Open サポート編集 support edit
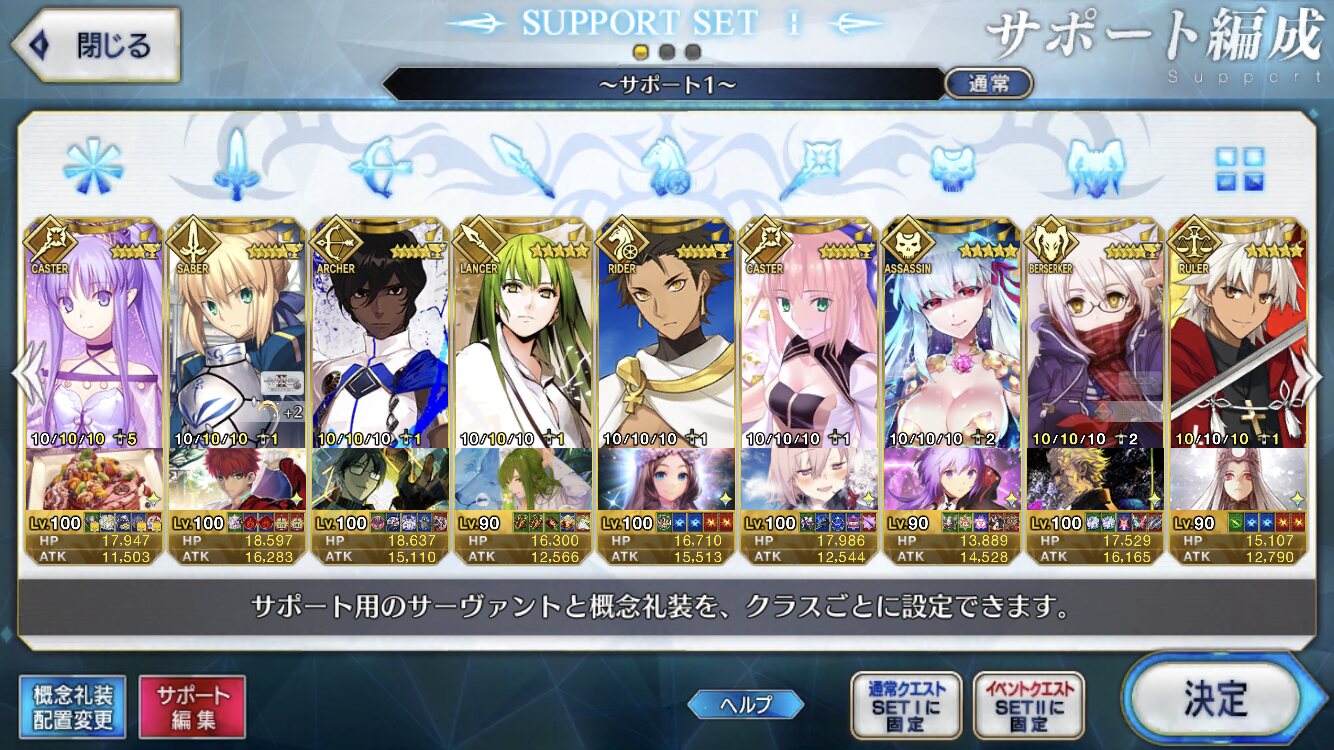 point(192,707)
